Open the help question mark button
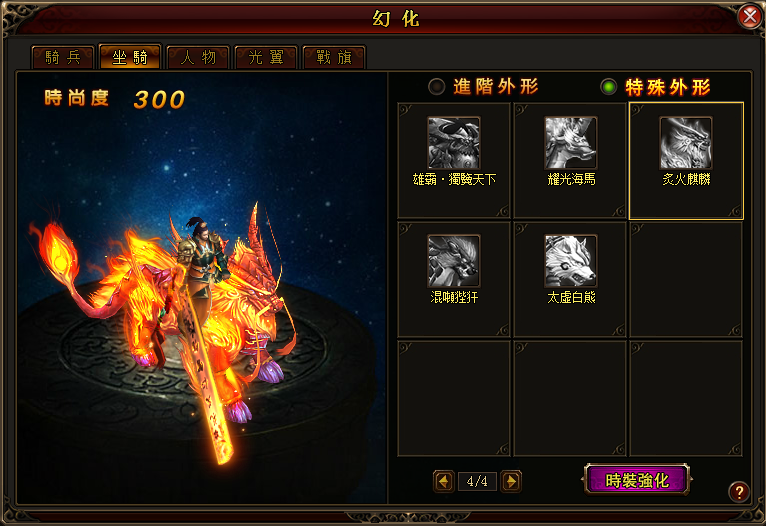This screenshot has height=526, width=766. [739, 491]
